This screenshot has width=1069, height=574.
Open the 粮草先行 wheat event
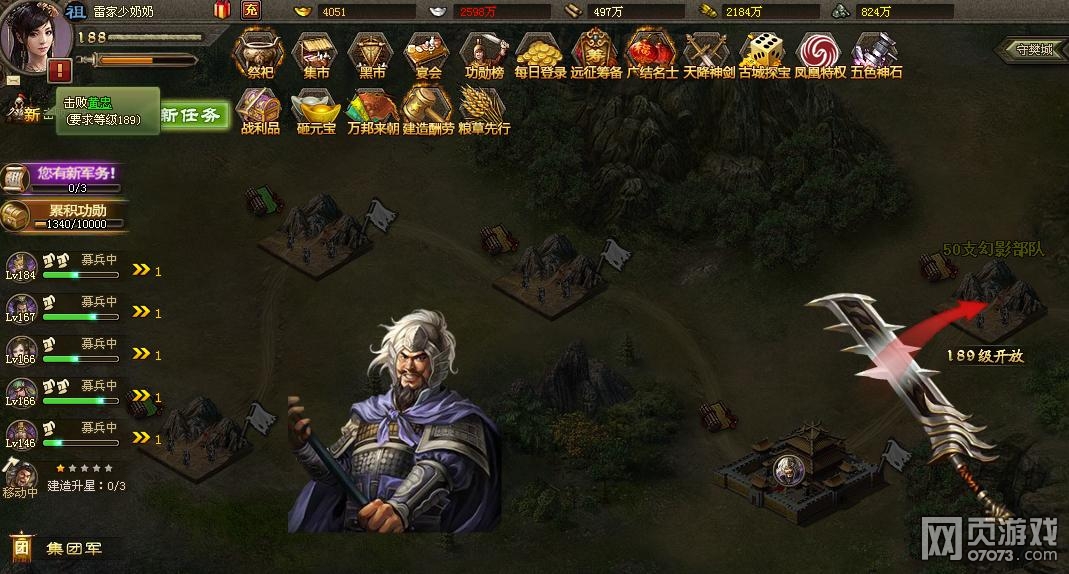tap(484, 109)
